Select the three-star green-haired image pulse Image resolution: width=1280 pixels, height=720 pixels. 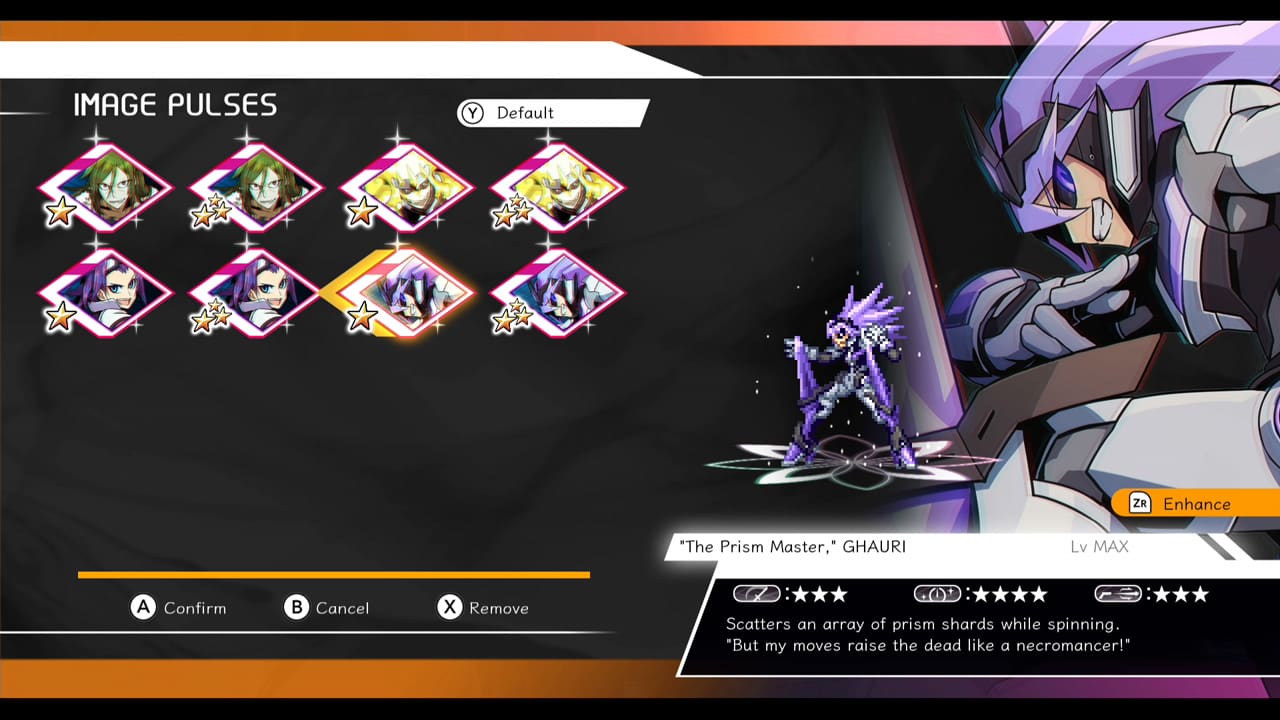coord(255,188)
